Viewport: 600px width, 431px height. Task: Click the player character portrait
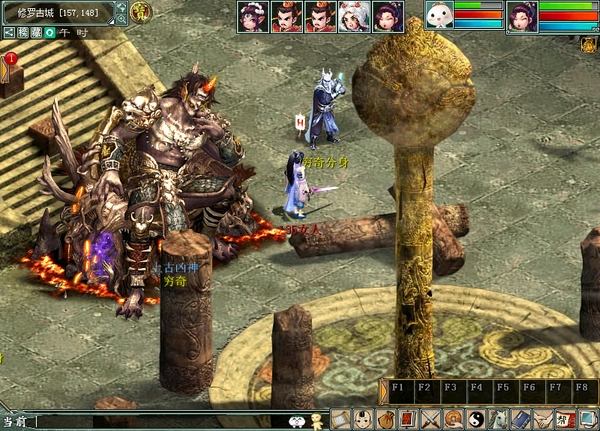coord(522,16)
